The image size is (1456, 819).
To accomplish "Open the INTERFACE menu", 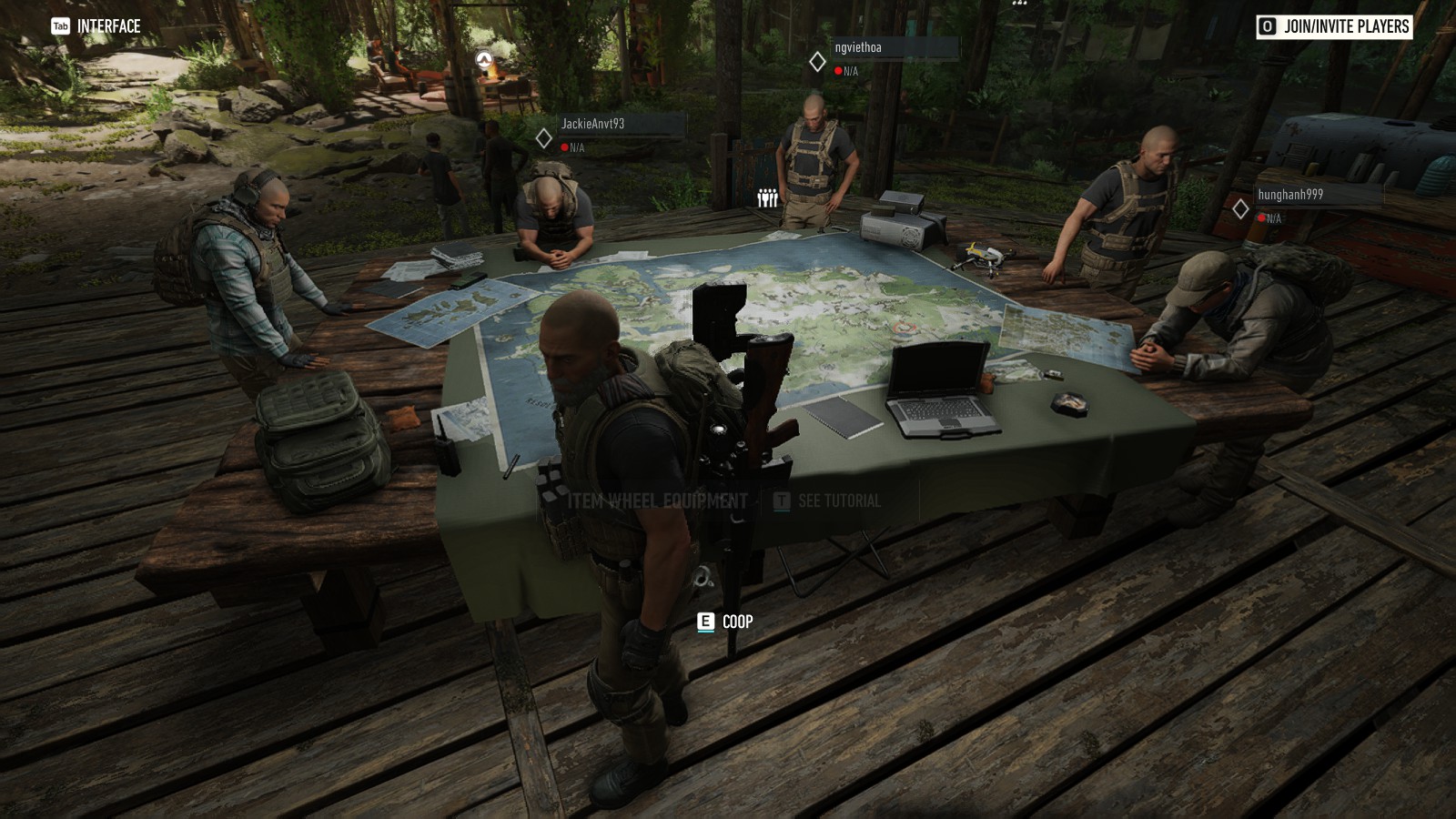I will [x=110, y=26].
